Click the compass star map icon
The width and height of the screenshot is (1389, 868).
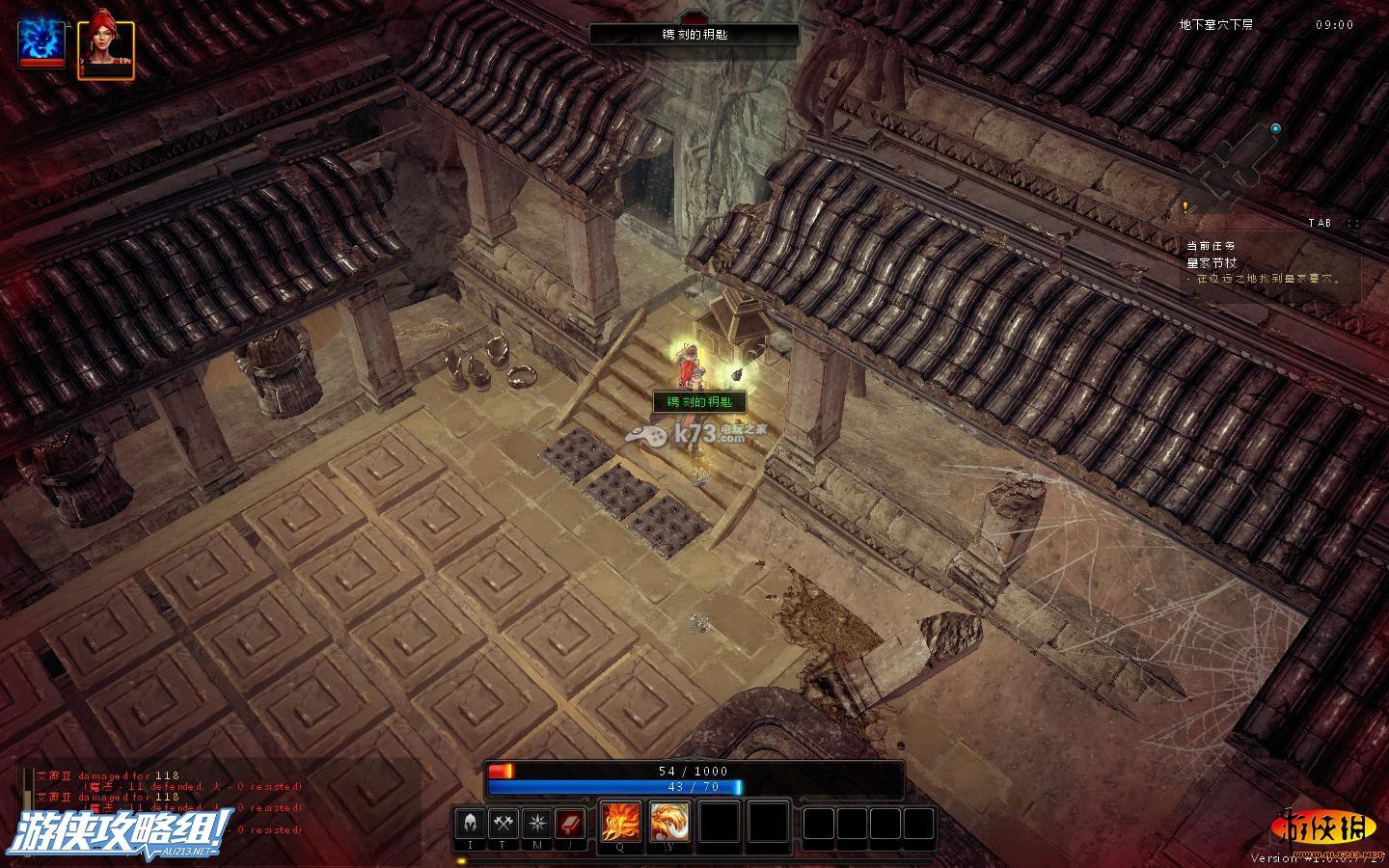536,825
